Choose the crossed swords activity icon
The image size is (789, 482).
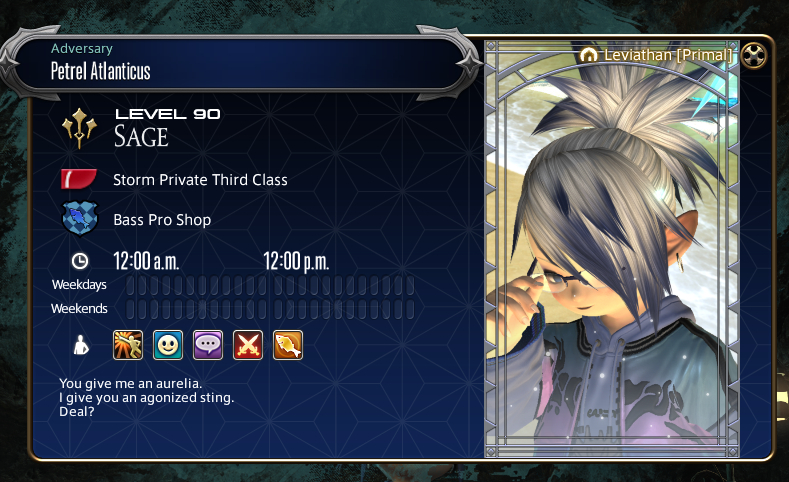click(x=248, y=345)
